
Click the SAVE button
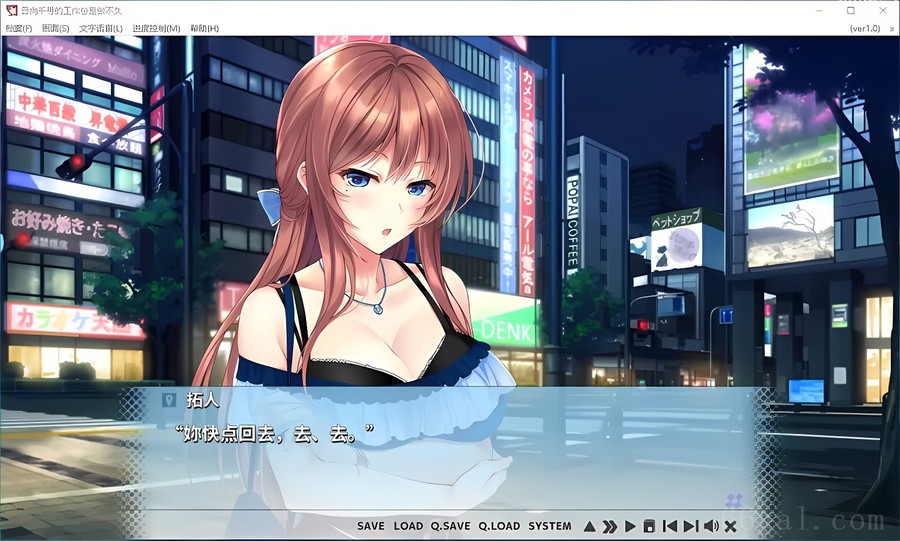tap(370, 526)
